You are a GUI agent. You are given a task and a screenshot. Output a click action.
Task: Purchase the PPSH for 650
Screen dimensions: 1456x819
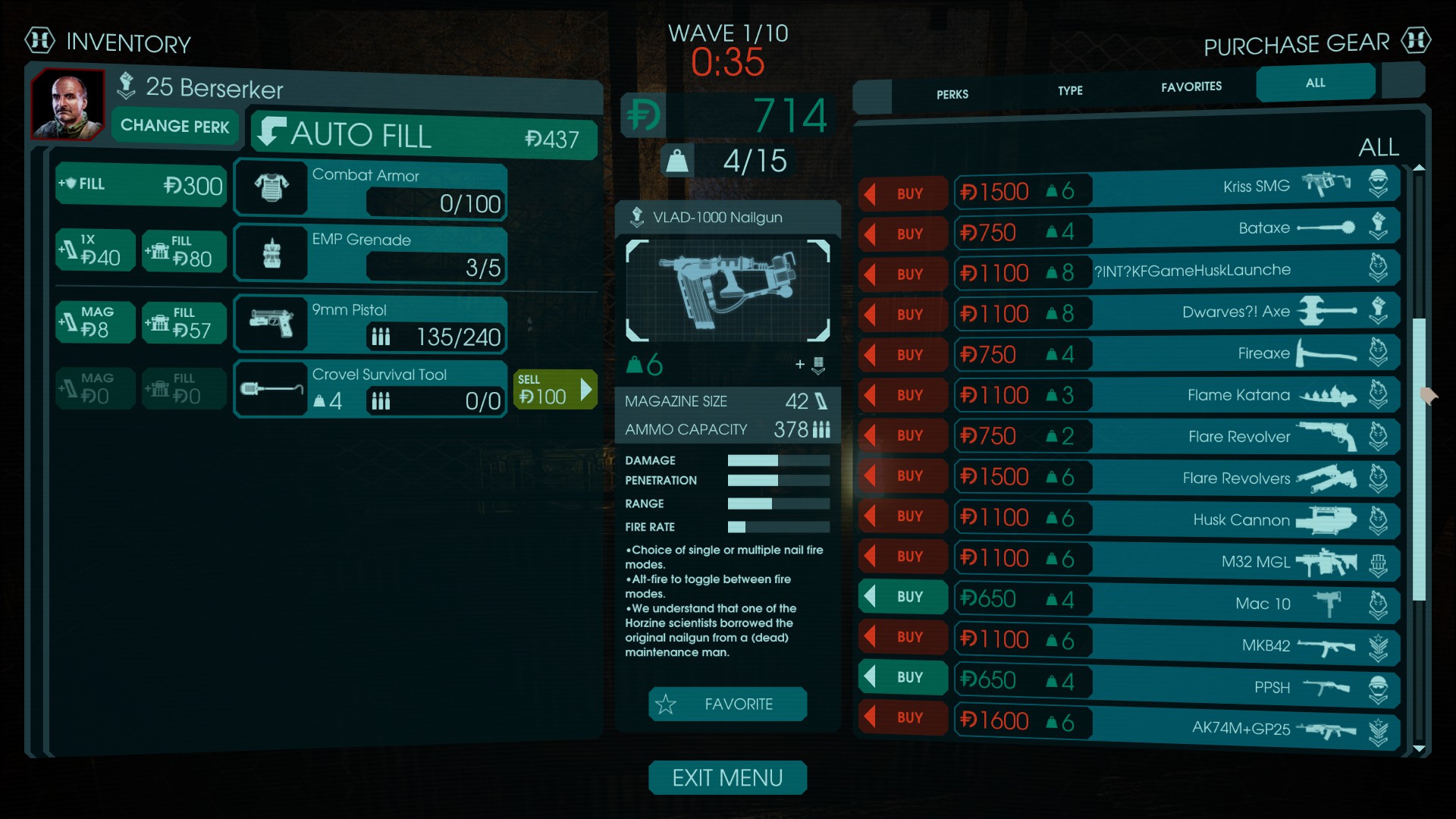click(x=903, y=677)
